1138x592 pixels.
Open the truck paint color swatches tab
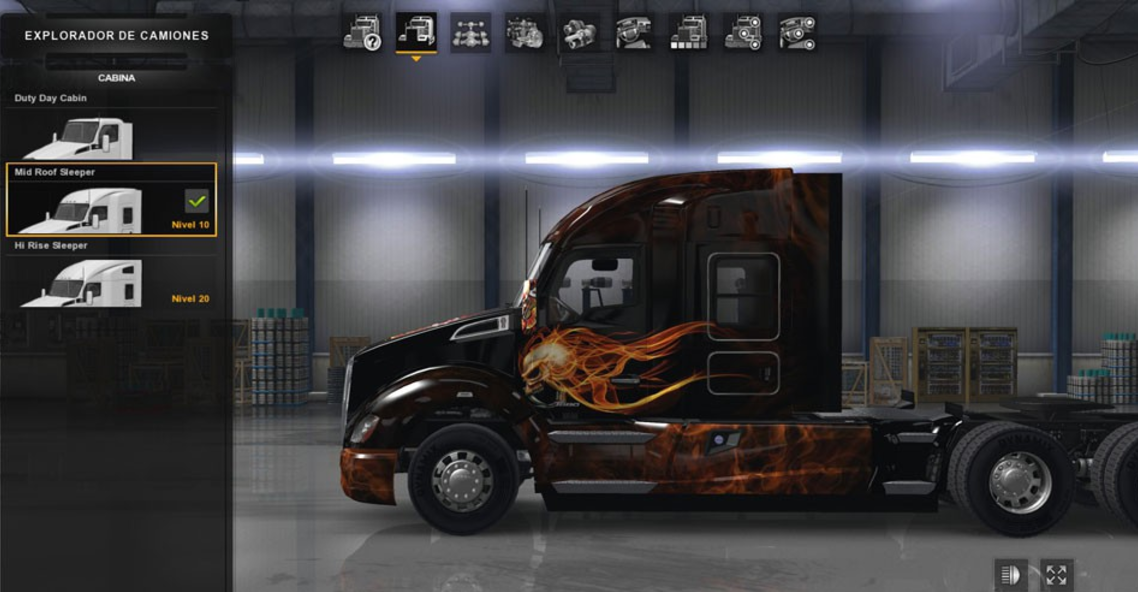688,33
